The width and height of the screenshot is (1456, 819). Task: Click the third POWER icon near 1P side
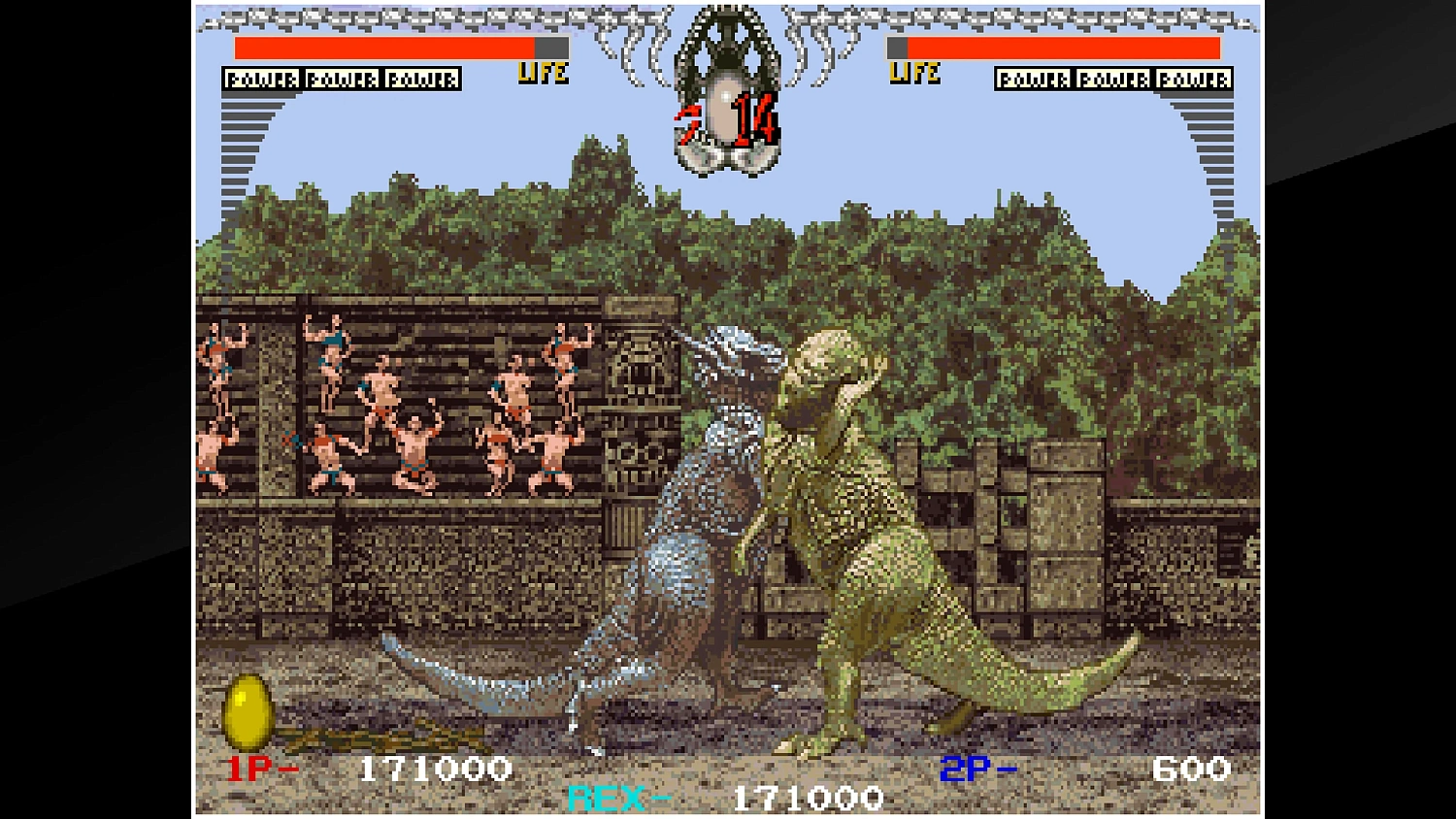(423, 79)
